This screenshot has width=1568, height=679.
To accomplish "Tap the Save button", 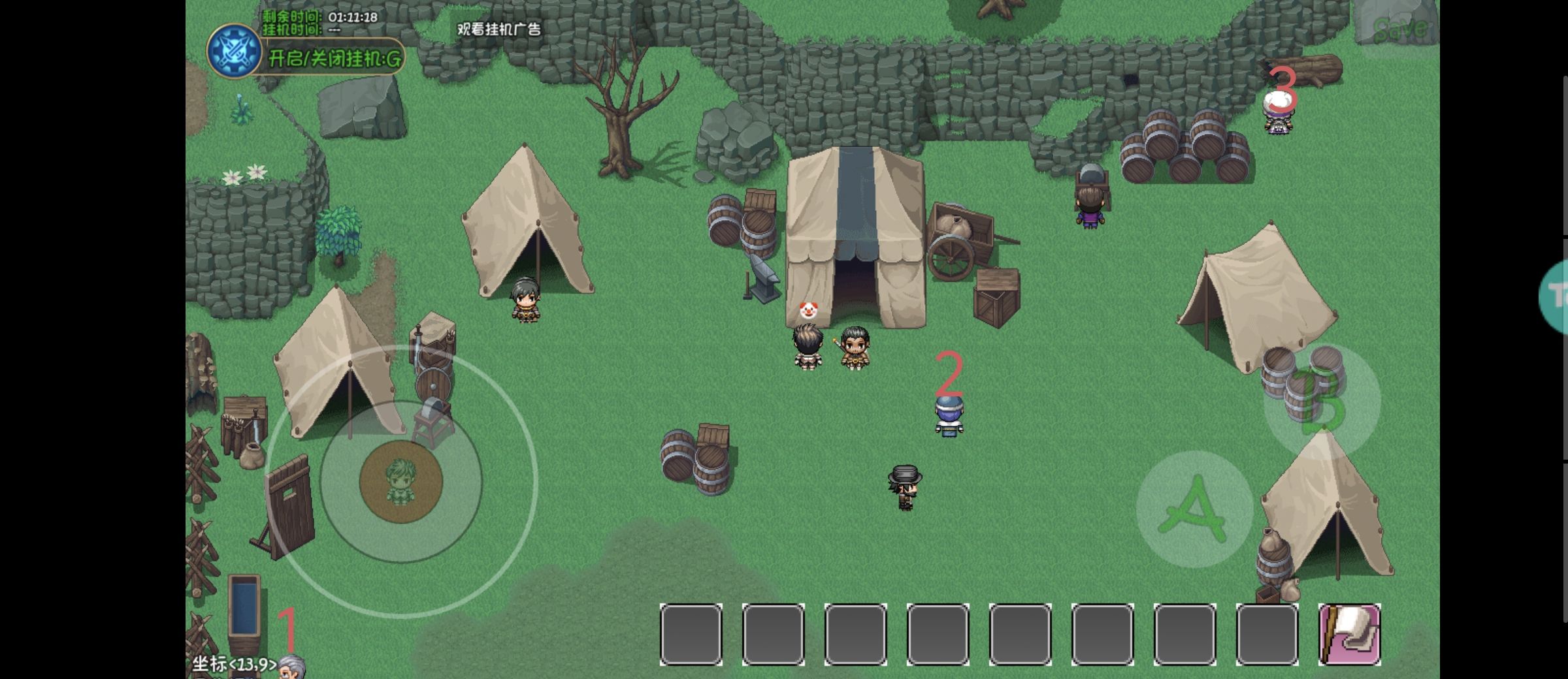I will [x=1400, y=29].
